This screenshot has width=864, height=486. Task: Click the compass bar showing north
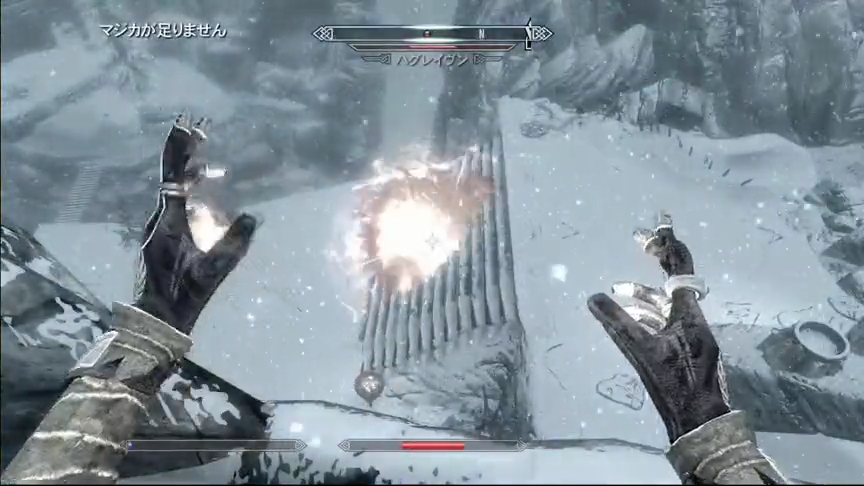pos(432,33)
